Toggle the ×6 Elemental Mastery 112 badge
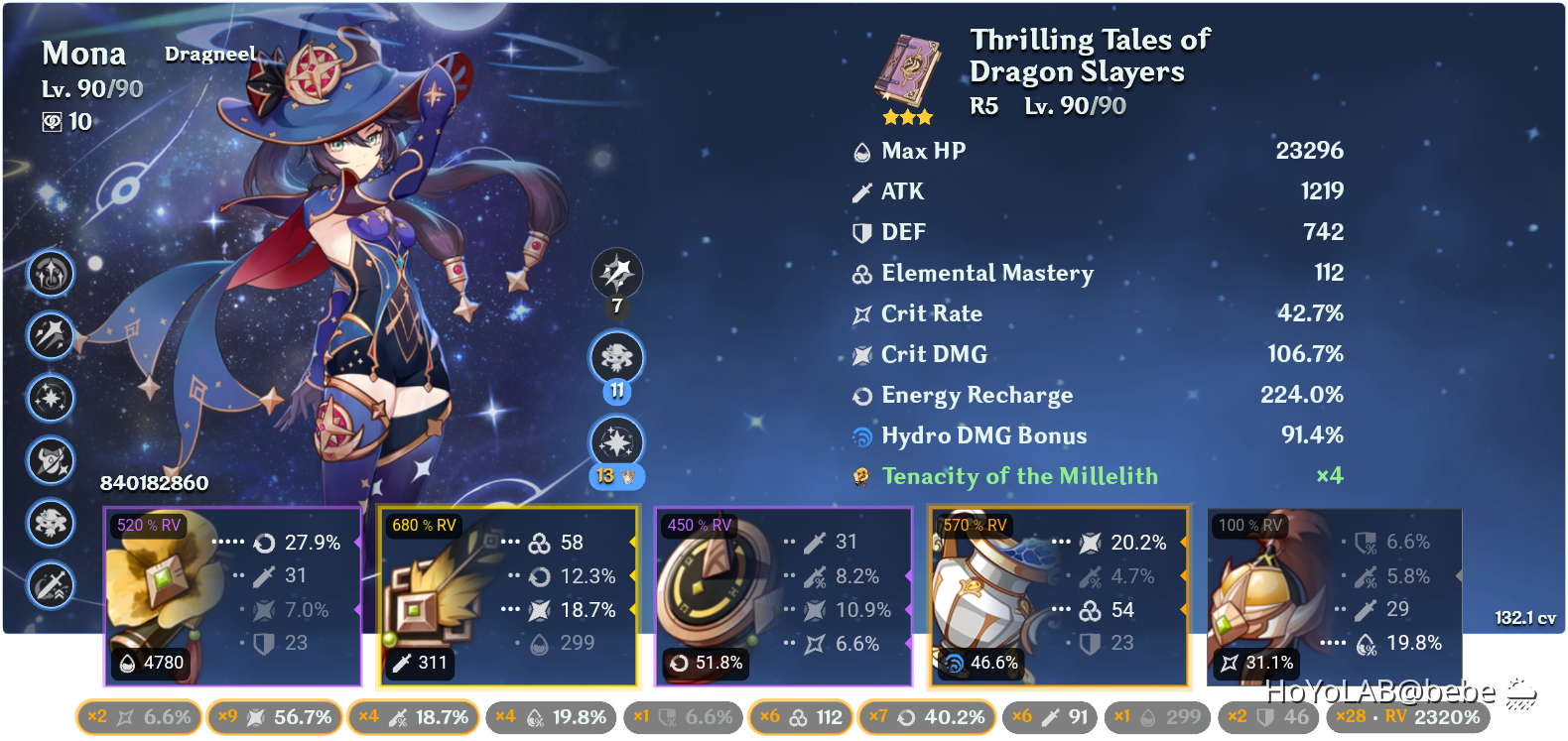The height and width of the screenshot is (741, 1568). click(799, 716)
